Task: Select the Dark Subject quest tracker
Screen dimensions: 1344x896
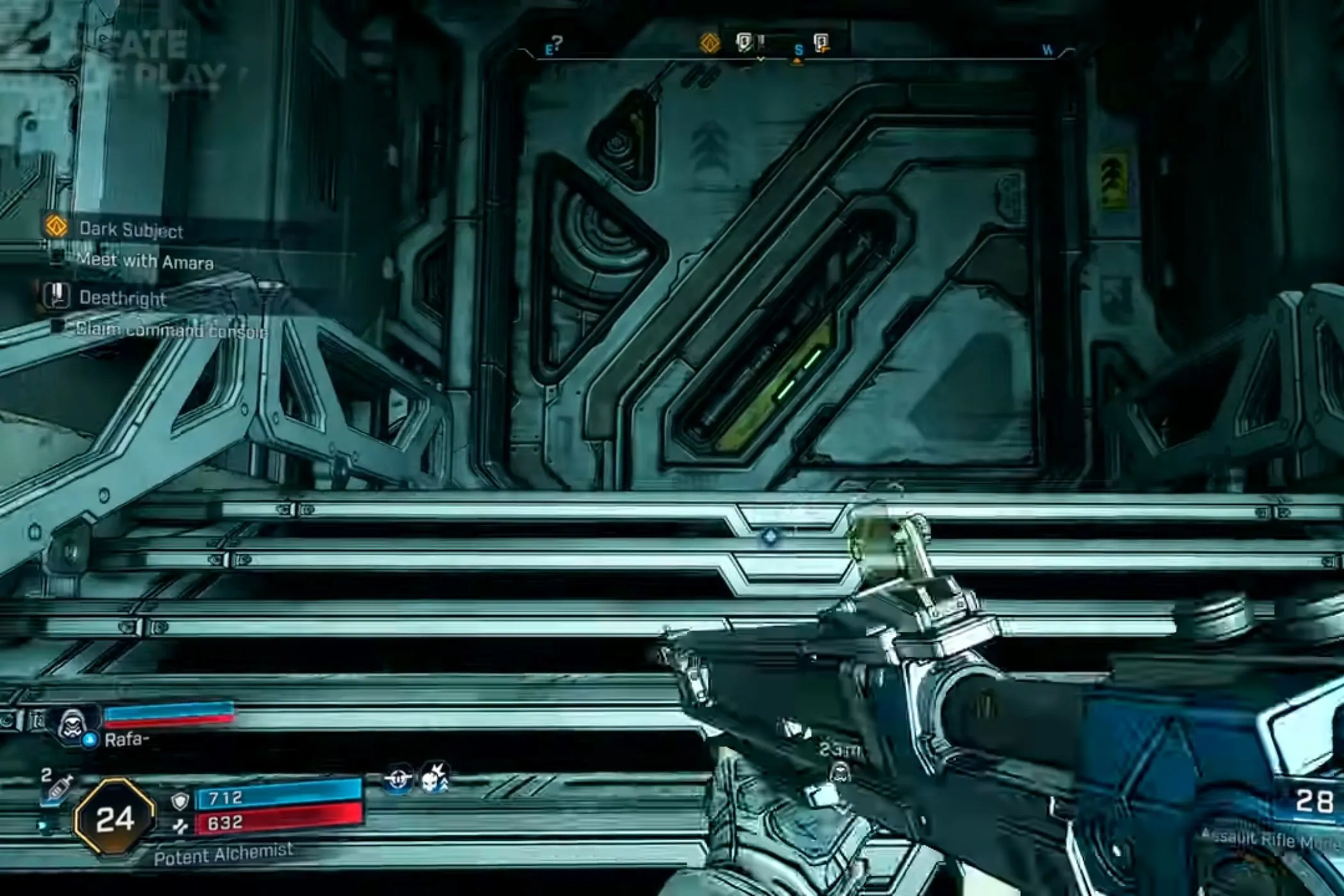Action: (131, 229)
